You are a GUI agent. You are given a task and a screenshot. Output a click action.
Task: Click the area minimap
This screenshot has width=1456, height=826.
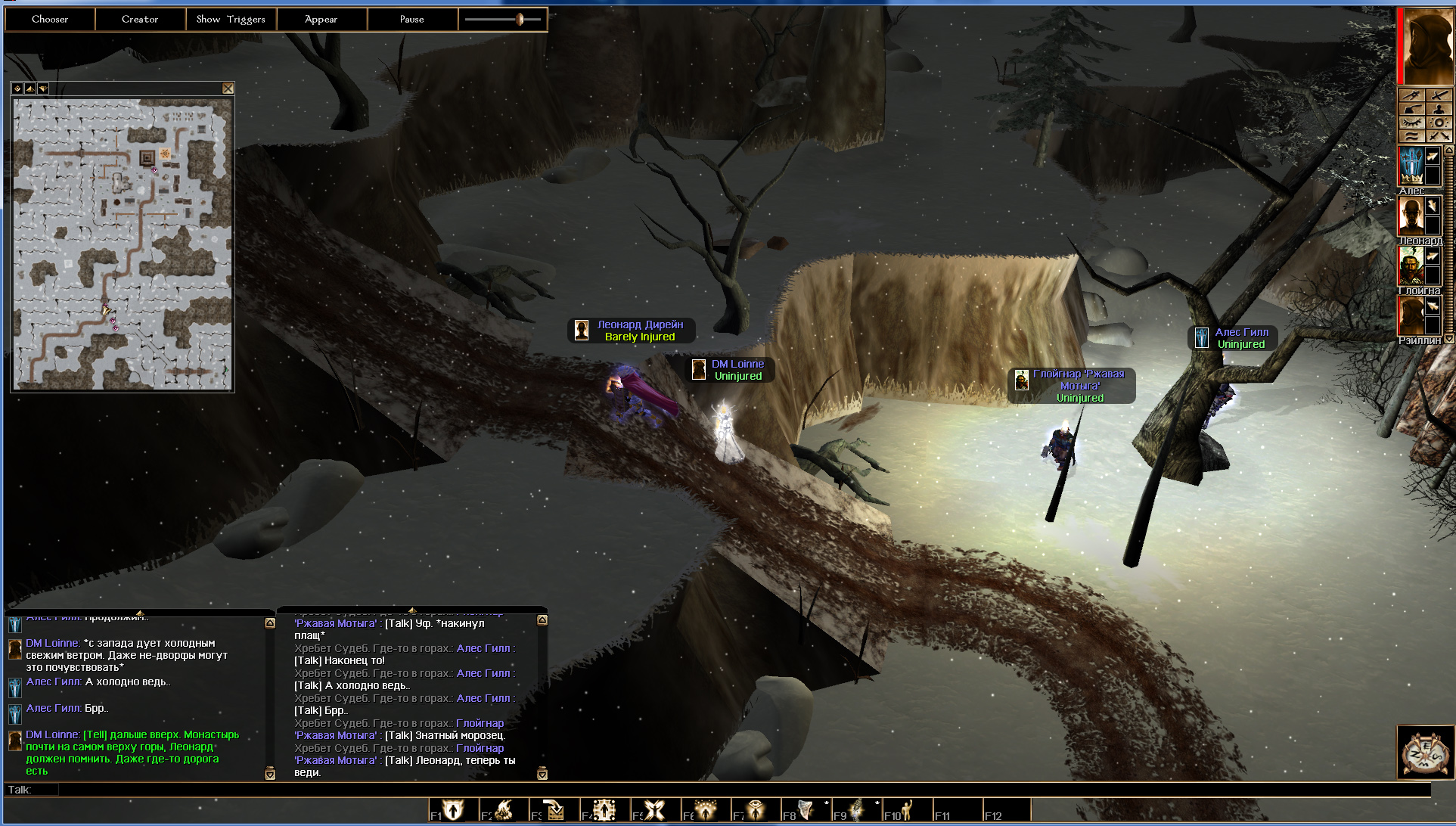(122, 244)
